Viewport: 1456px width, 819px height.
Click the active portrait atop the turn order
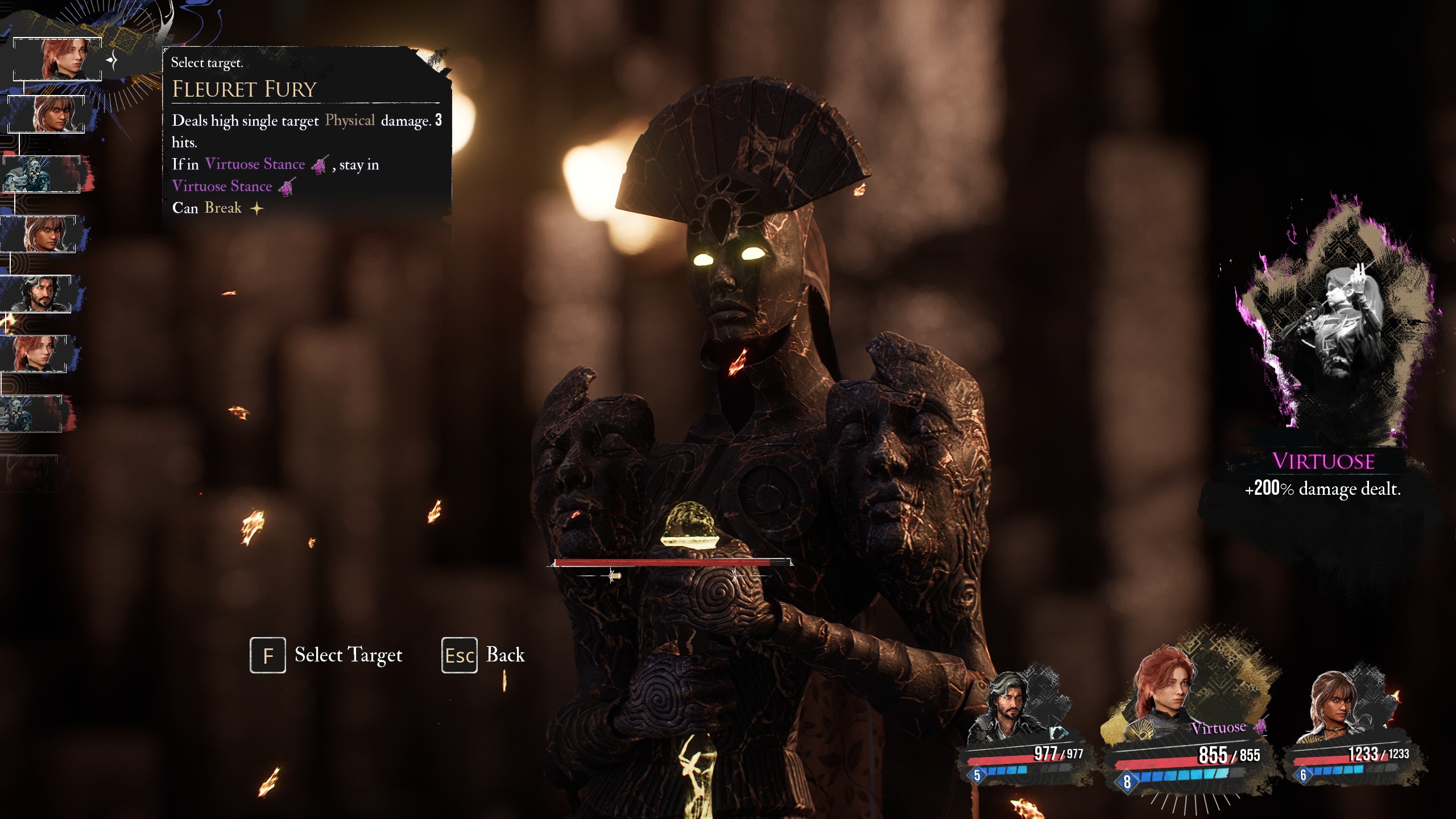tap(57, 59)
